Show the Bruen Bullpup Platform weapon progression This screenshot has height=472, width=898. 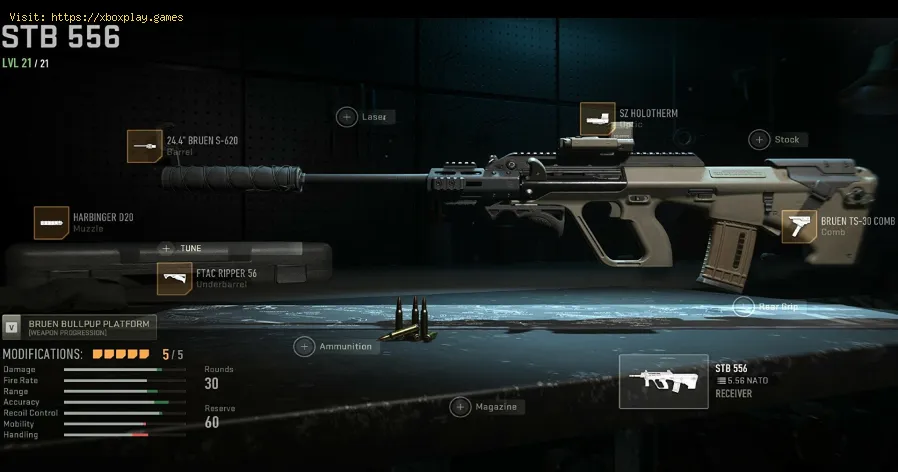tap(80, 327)
